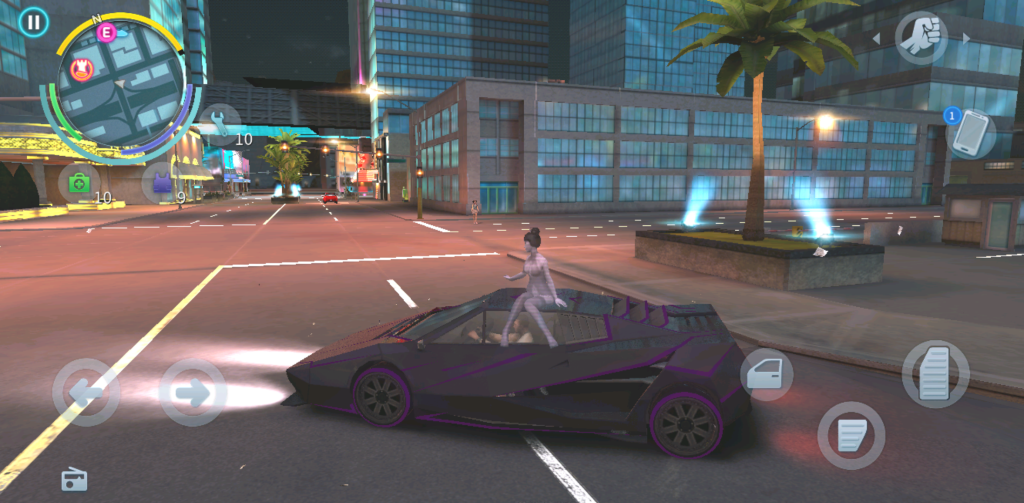Switch to the next weapon with right arrow
The width and height of the screenshot is (1024, 503).
pyautogui.click(x=965, y=38)
